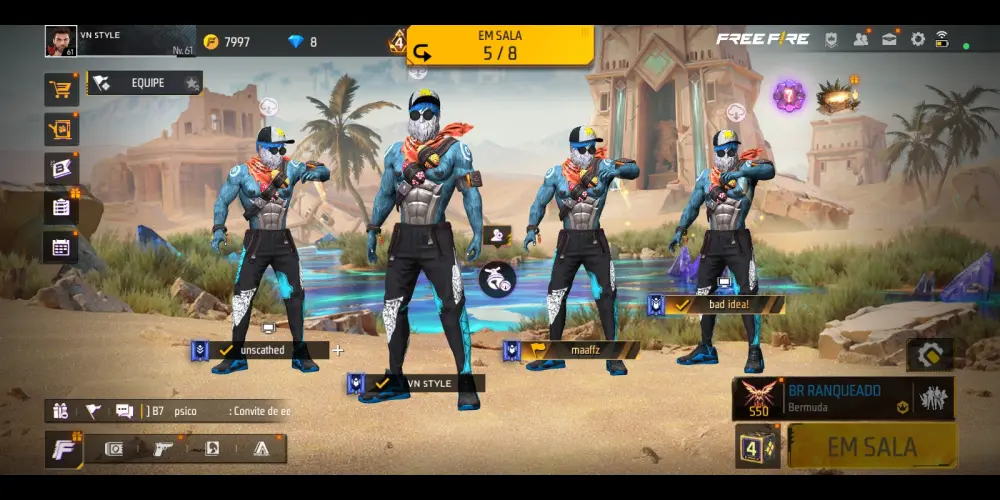Click the yellow EM SALA button
The image size is (1000, 500).
click(871, 447)
